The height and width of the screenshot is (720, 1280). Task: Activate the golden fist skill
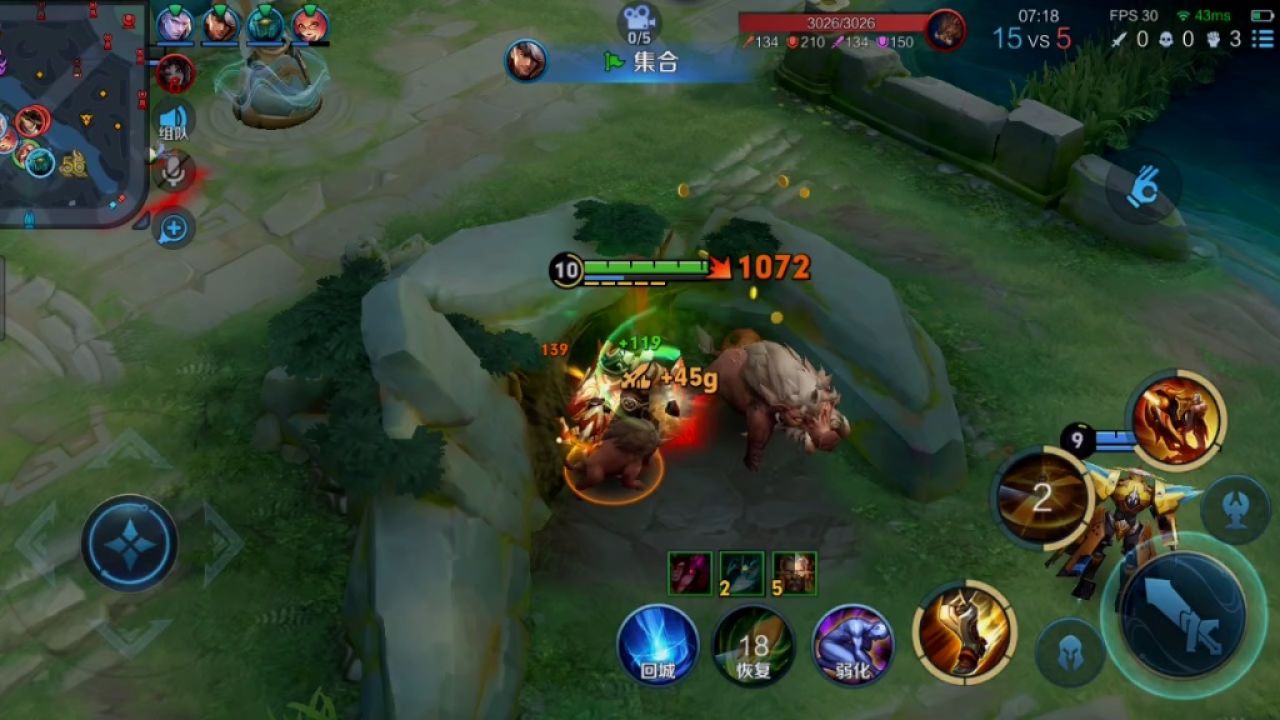964,632
